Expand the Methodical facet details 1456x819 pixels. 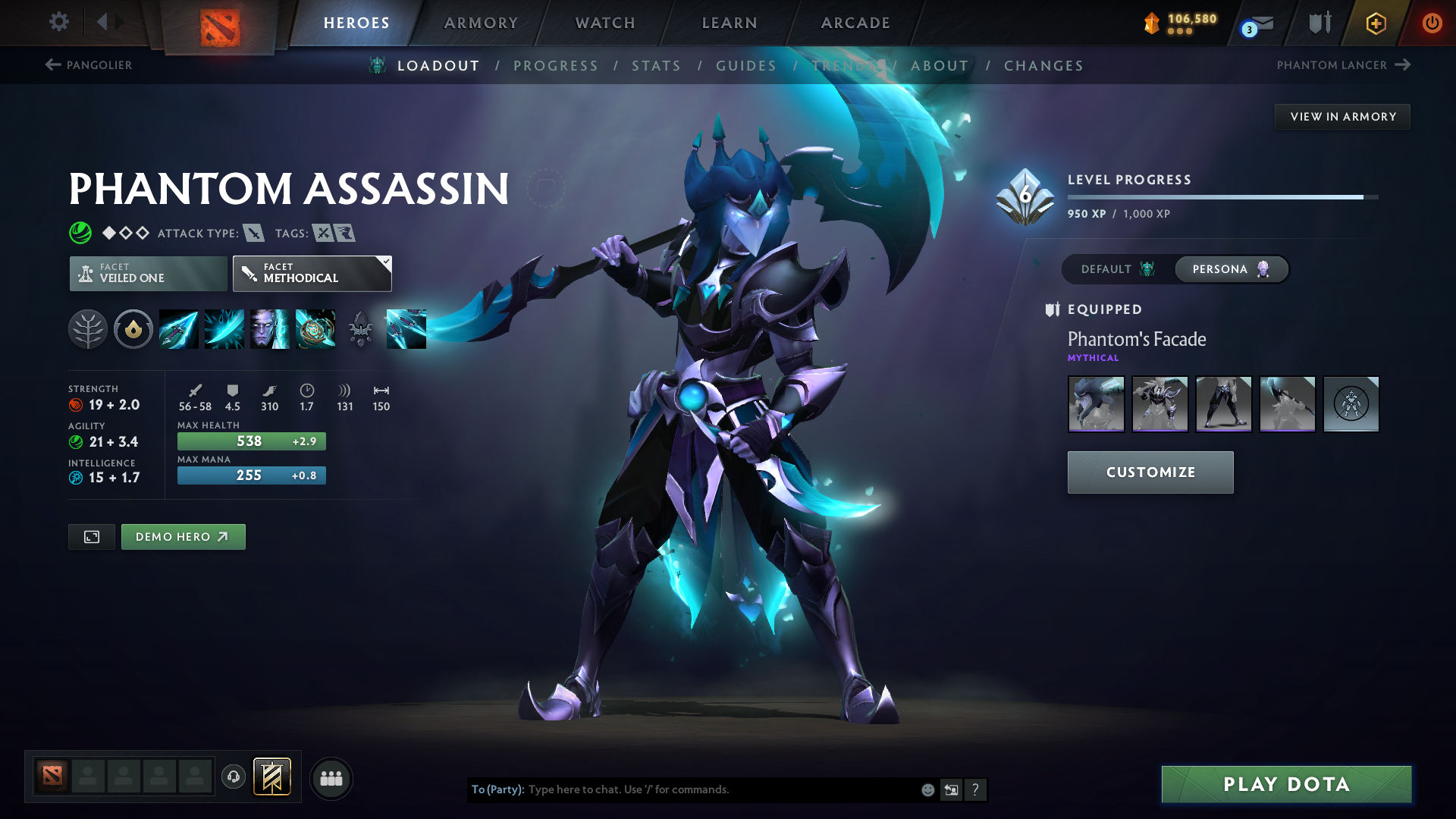click(x=312, y=273)
